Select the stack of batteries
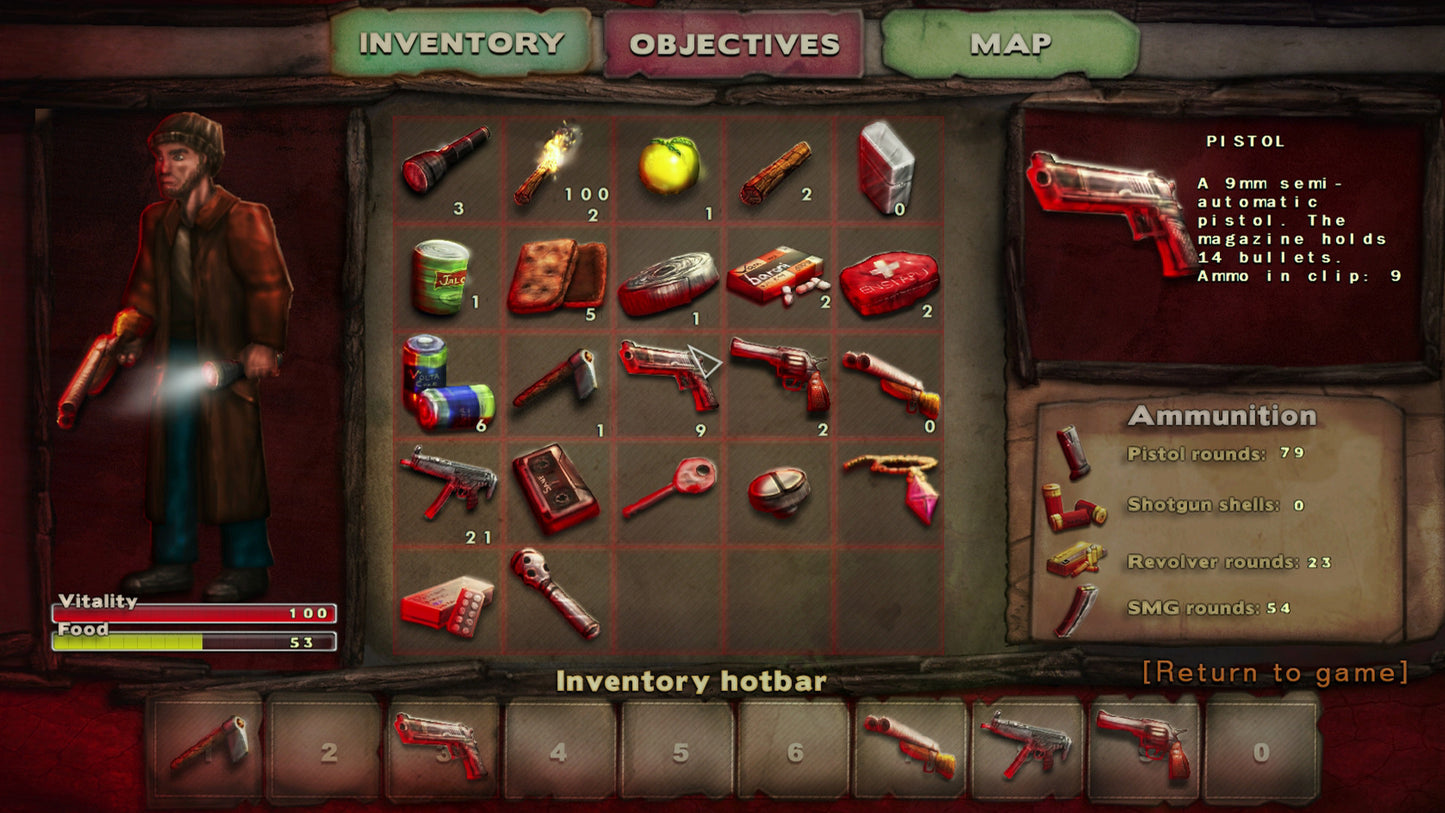Screen dimensions: 1445x813 446,385
